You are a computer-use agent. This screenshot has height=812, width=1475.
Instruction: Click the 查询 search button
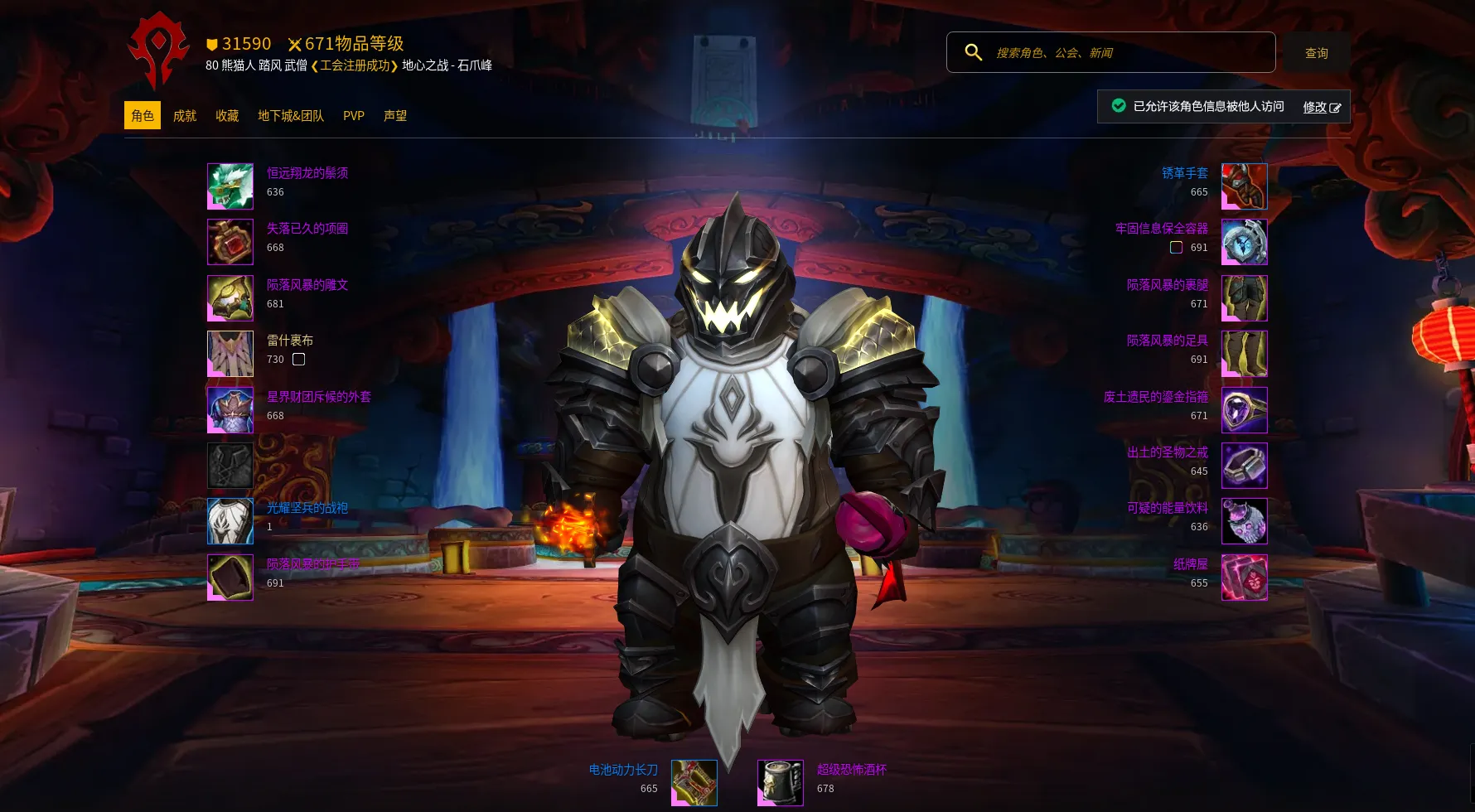pyautogui.click(x=1316, y=53)
